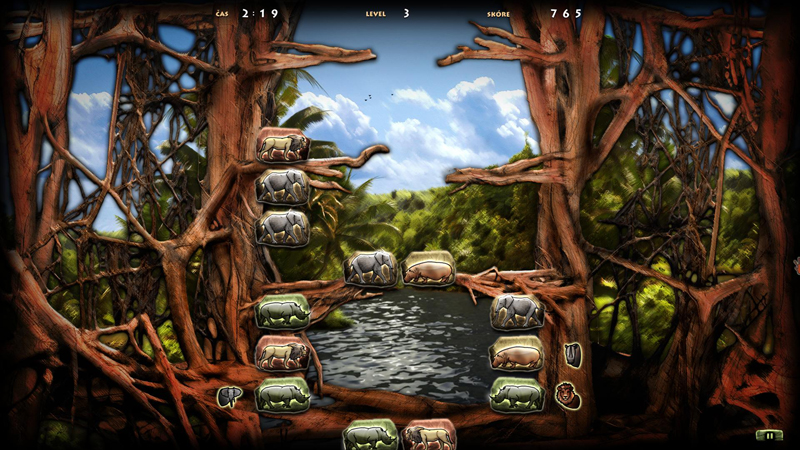Select the rhino tile beside the elephant head icon
This screenshot has width=800, height=450.
click(x=282, y=394)
